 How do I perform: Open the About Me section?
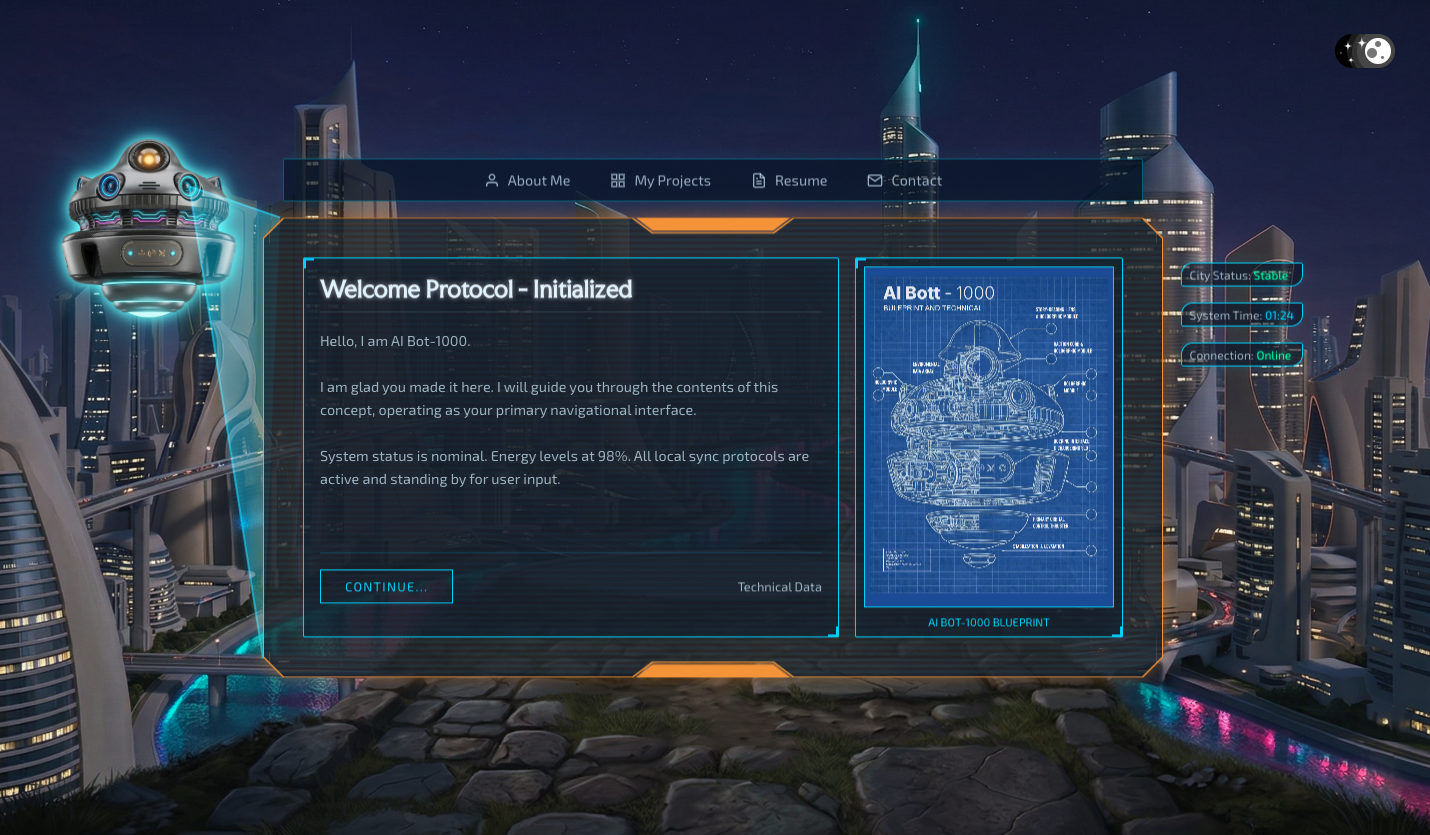(x=527, y=181)
